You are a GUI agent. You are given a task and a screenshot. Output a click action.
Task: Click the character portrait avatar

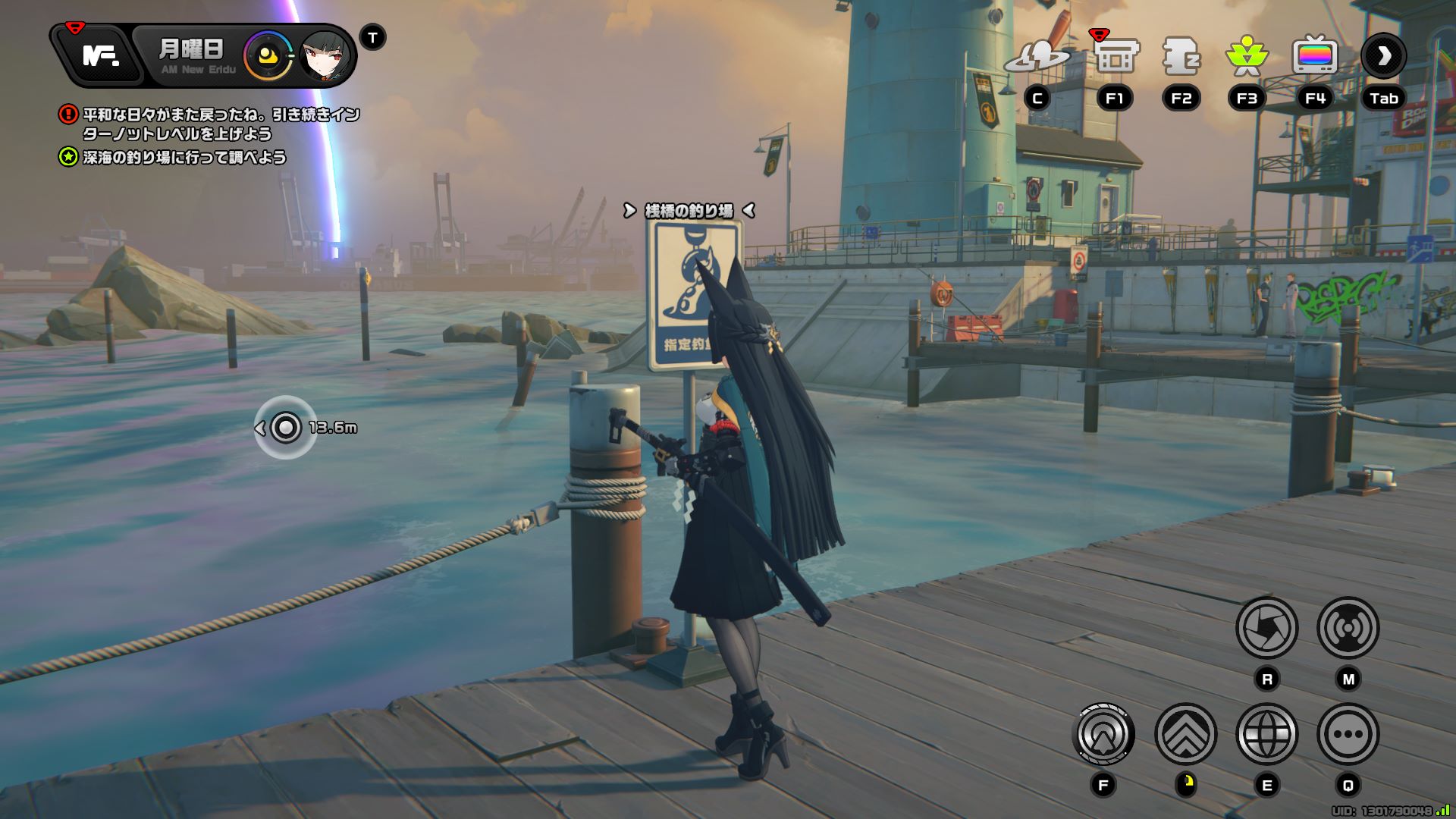click(x=325, y=56)
